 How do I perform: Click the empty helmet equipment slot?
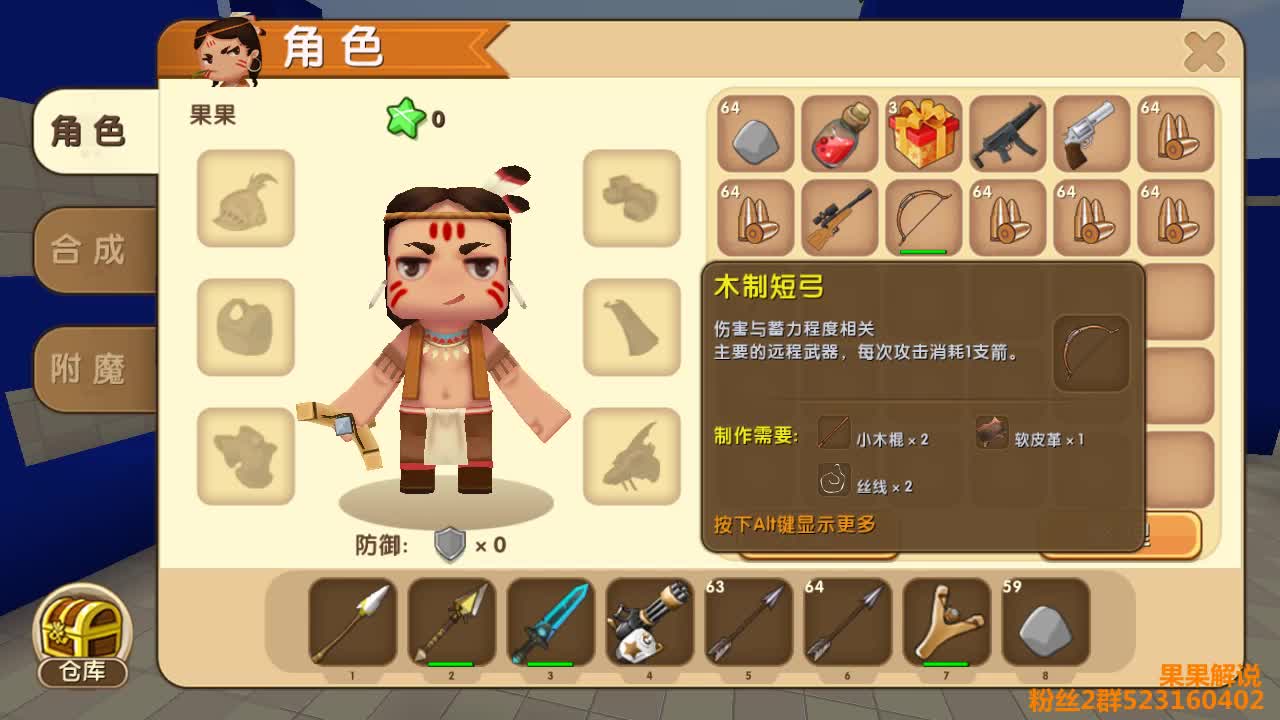246,198
